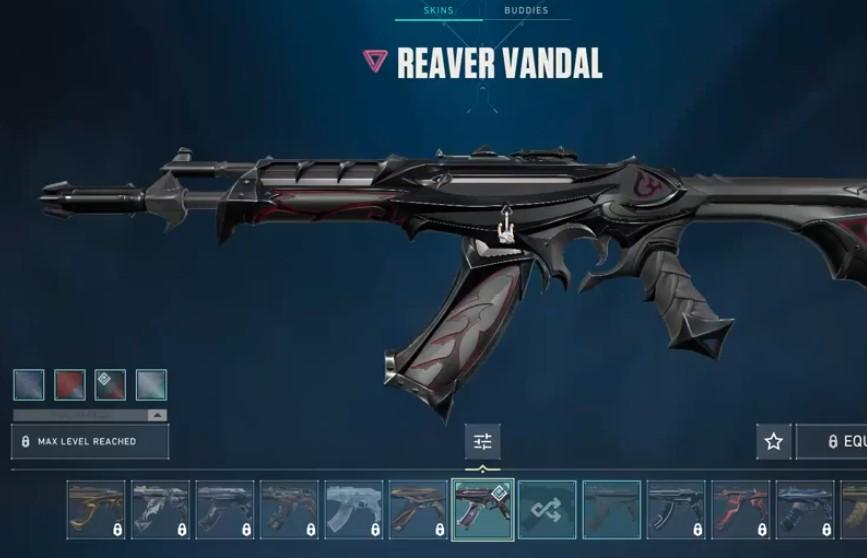Choose the white variant color swatch
This screenshot has width=867, height=558.
[x=151, y=385]
